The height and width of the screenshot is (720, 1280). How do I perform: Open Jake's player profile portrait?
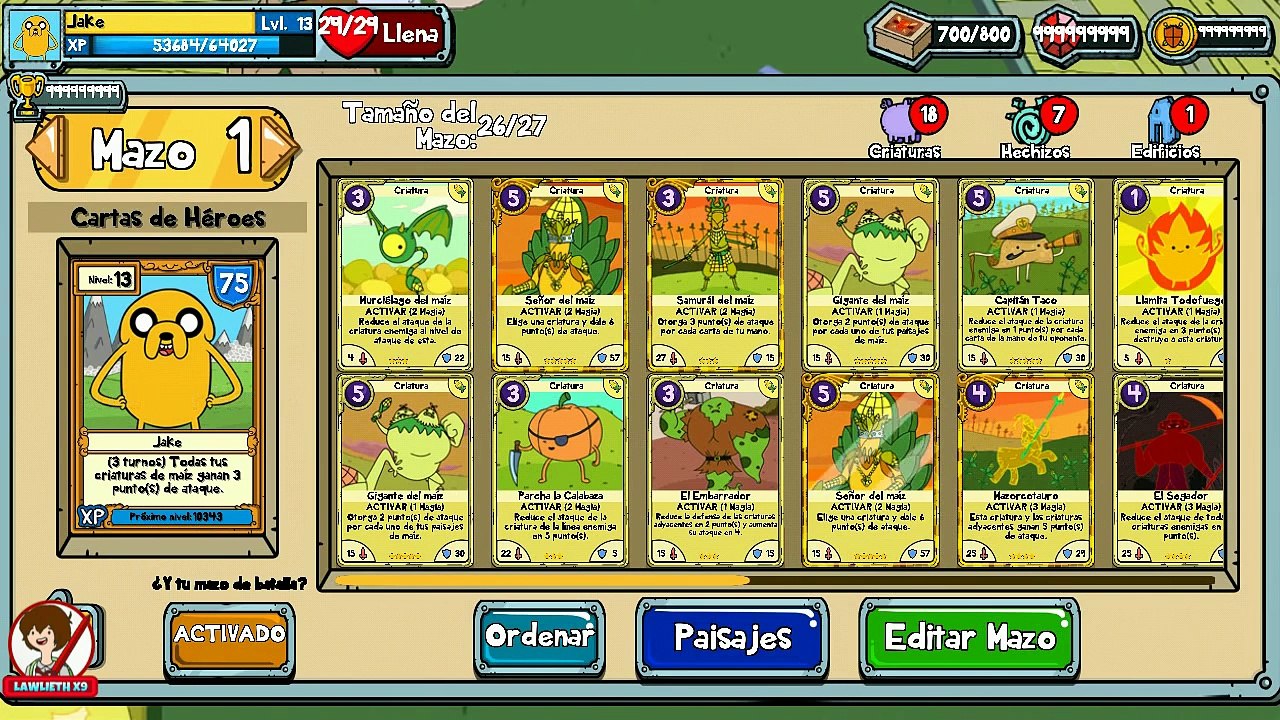click(x=36, y=36)
